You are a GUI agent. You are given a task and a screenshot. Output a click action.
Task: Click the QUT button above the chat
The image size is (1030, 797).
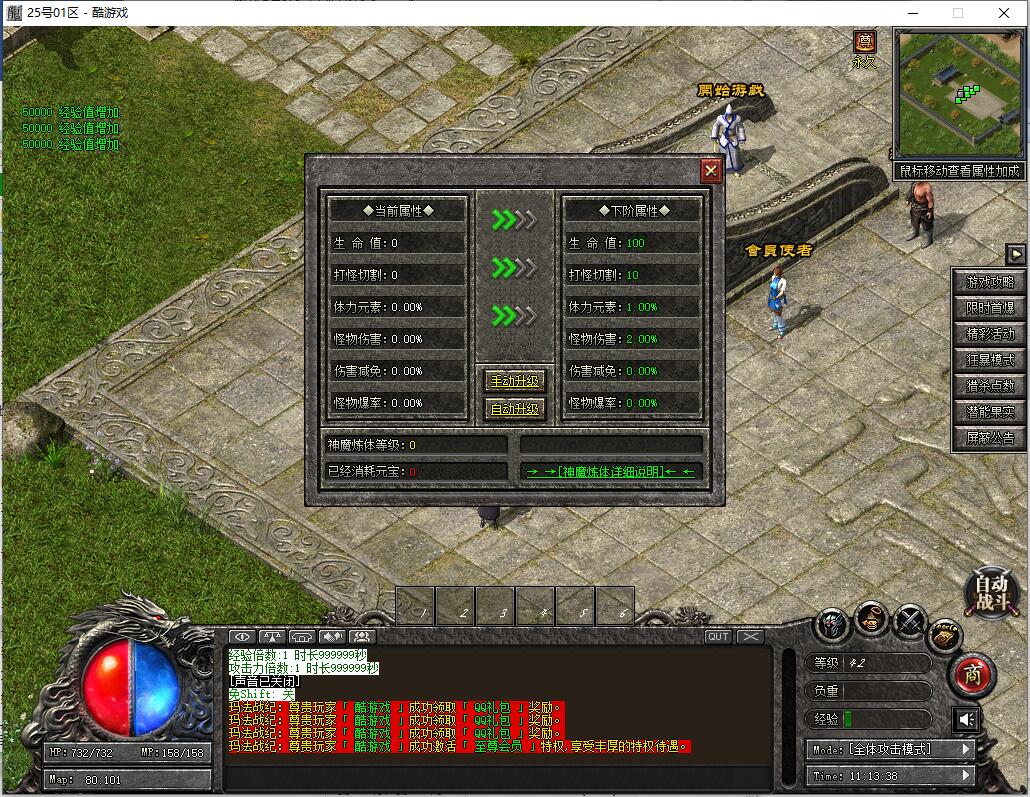(718, 637)
